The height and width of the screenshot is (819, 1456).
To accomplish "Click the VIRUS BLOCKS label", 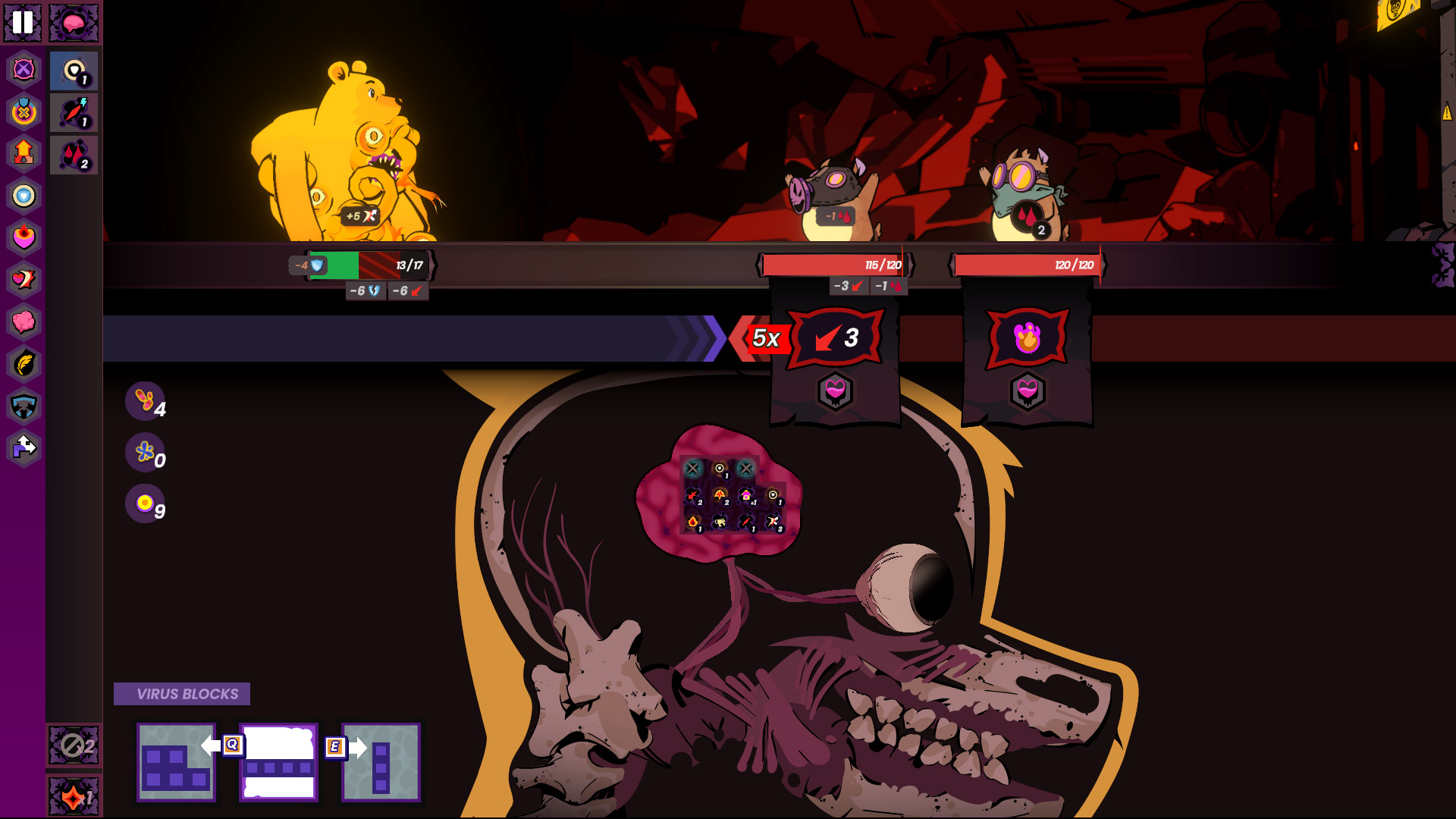I will (182, 692).
